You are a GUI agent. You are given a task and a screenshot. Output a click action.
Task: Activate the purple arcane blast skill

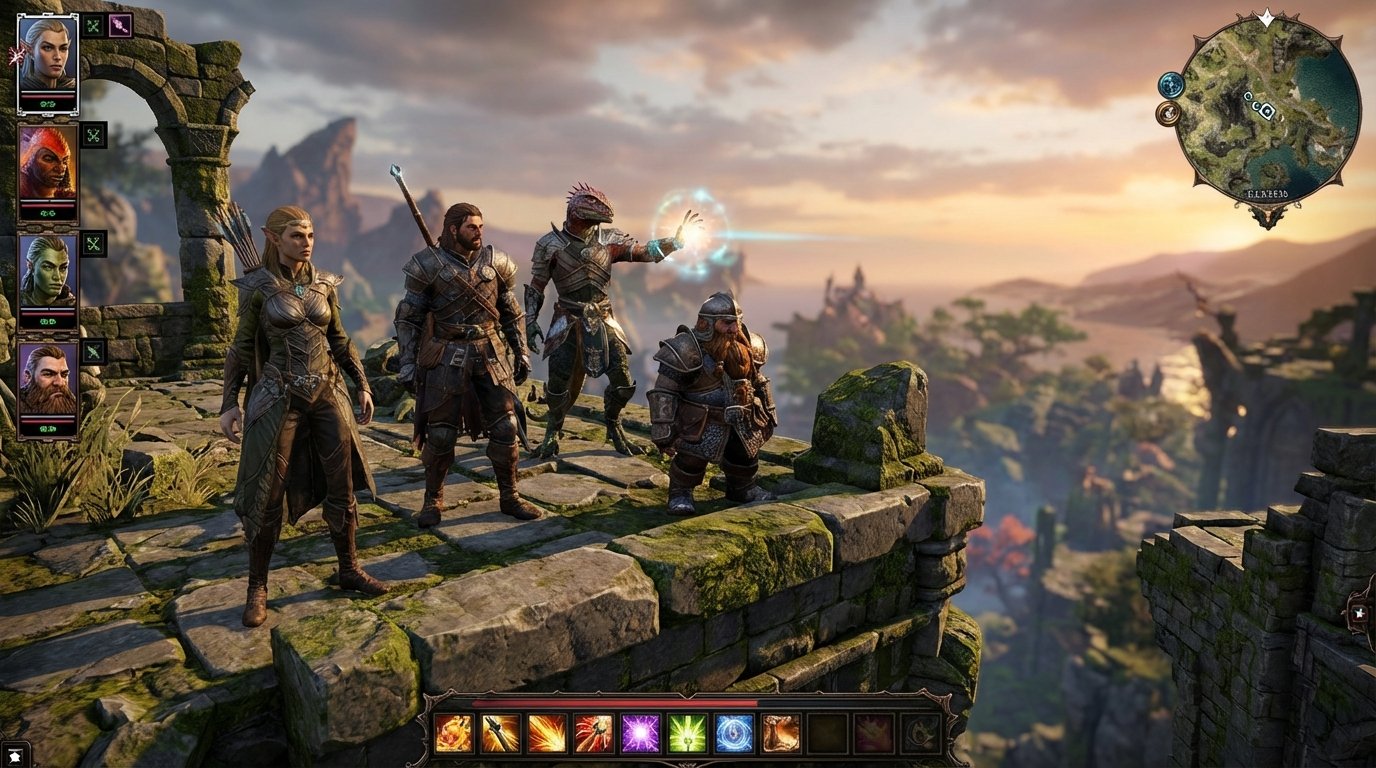click(x=640, y=735)
